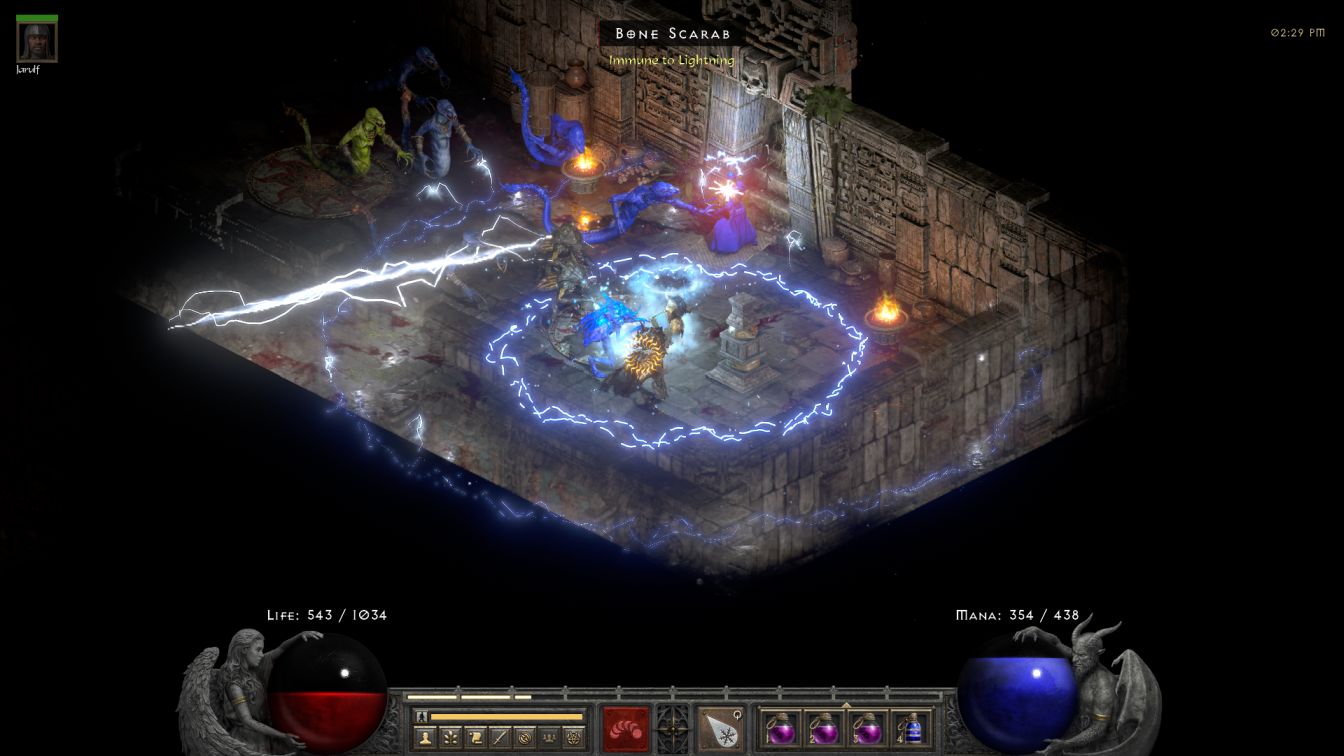The width and height of the screenshot is (1344, 756).
Task: Select the red left-hand skill icon
Action: pos(625,728)
